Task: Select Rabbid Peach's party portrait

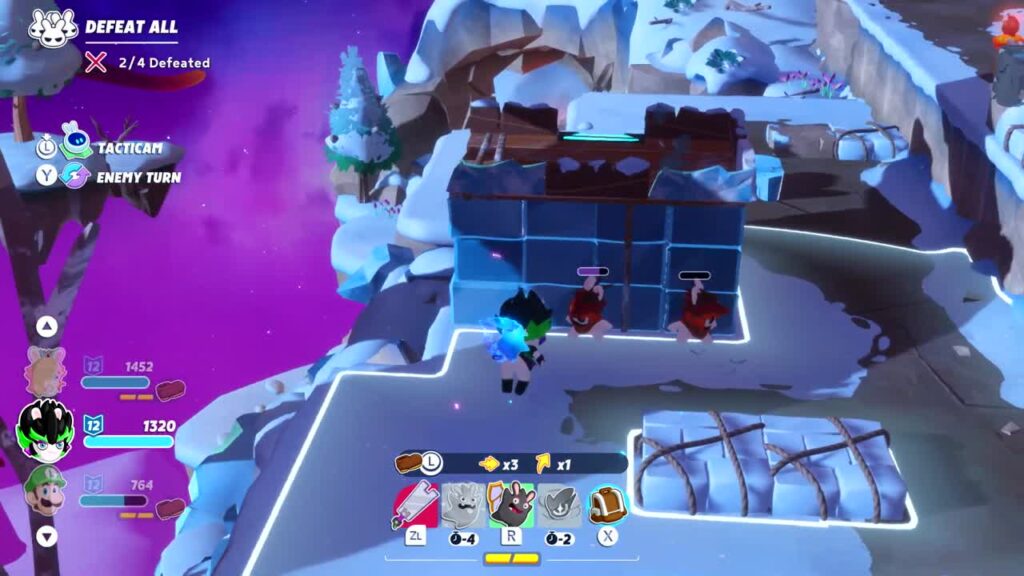Action: coord(45,373)
